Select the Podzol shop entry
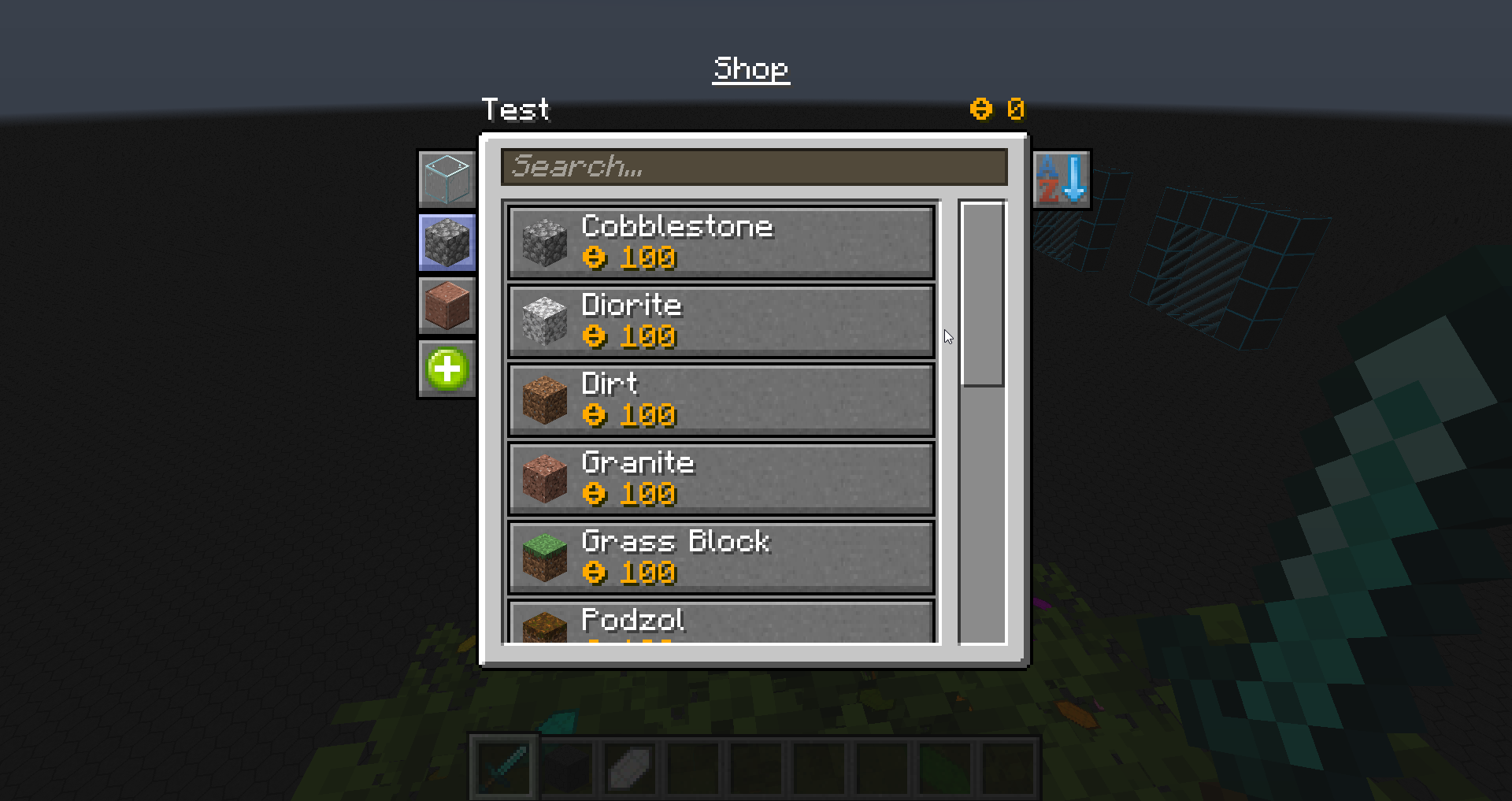Image resolution: width=1512 pixels, height=801 pixels. [721, 624]
